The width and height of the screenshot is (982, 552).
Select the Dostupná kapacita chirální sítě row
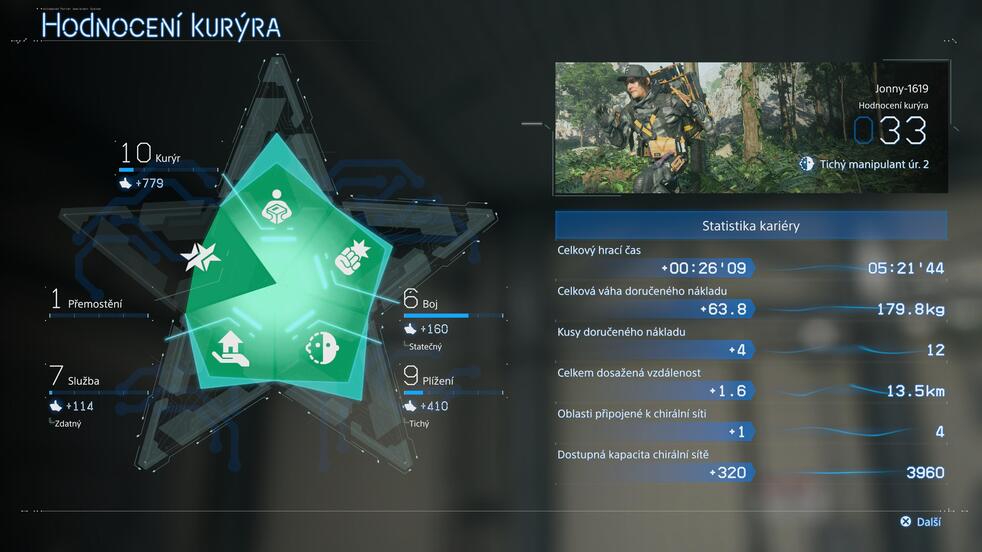(751, 465)
